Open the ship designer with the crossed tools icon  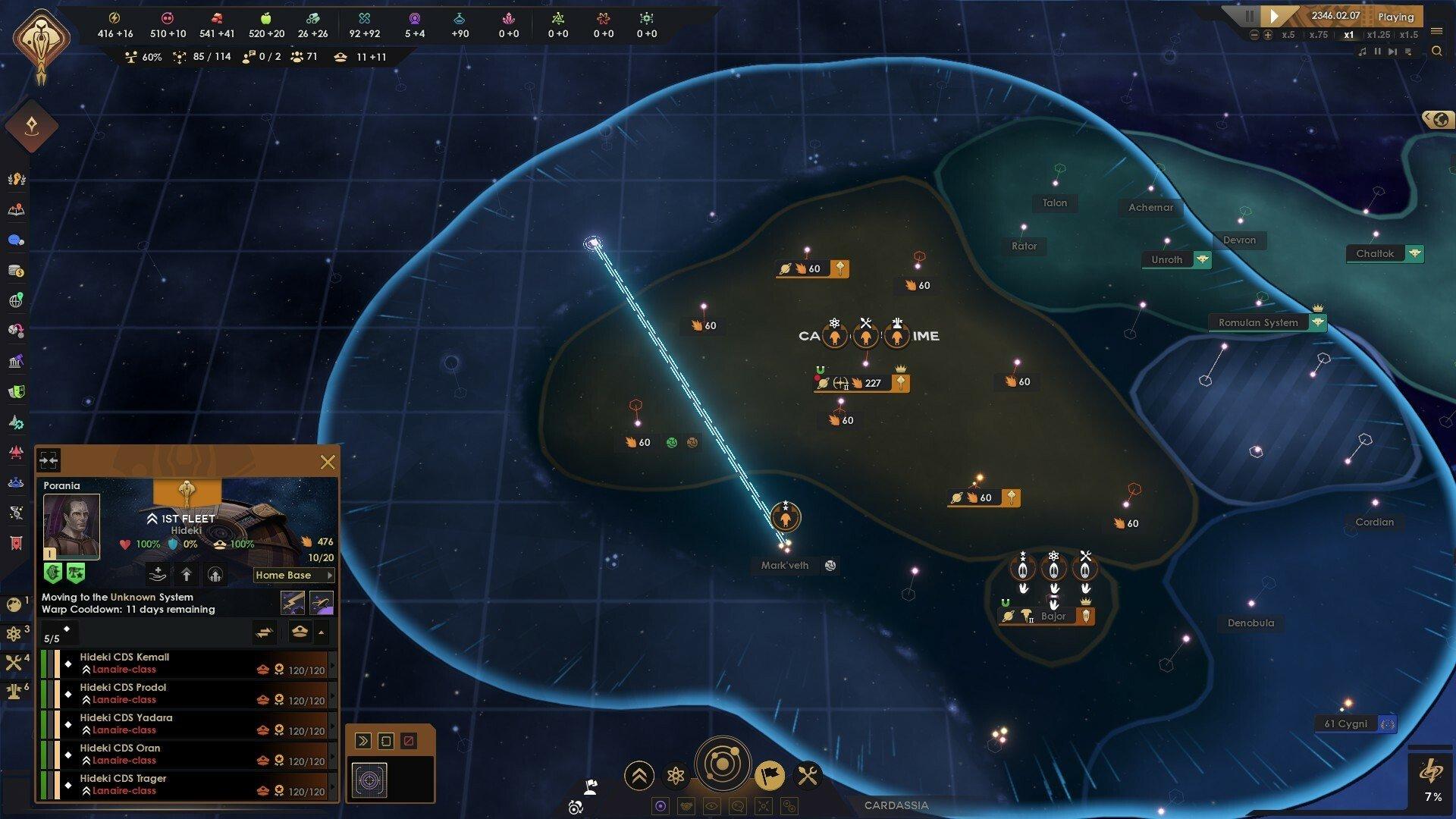coord(806,777)
